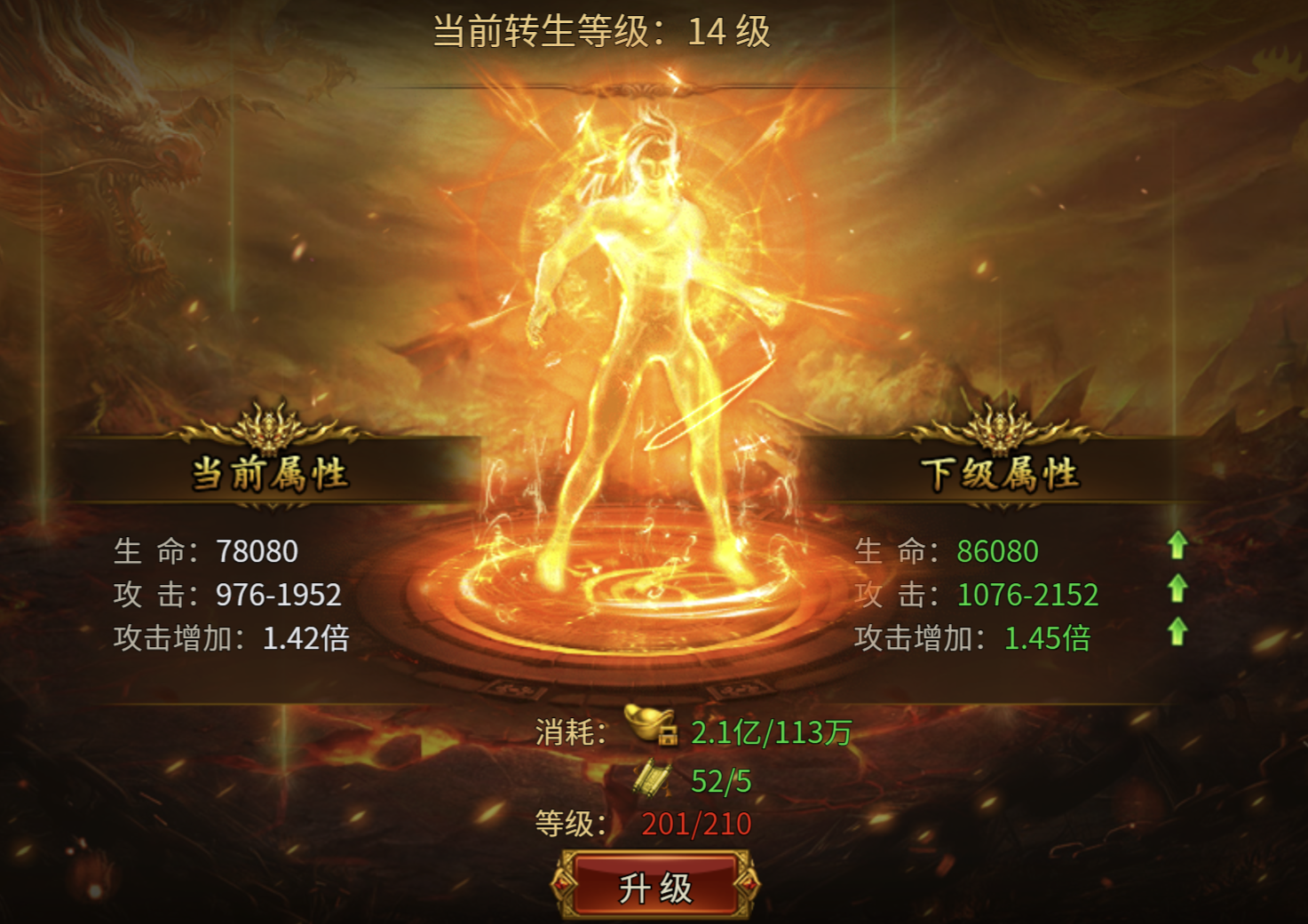This screenshot has width=1308, height=924.
Task: Click the red gem on right of 升级 button
Action: tap(749, 884)
